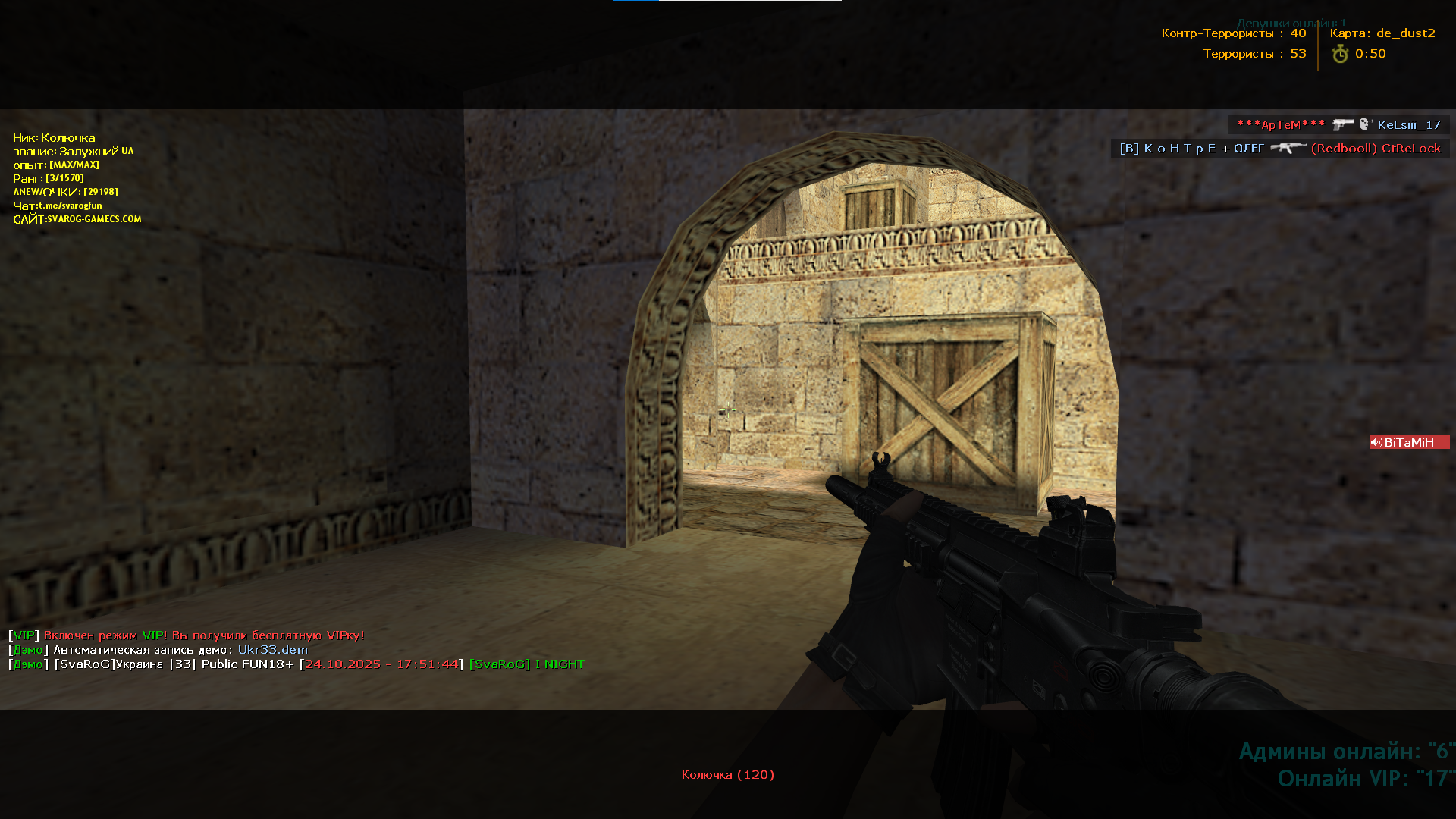
Task: Click the AK-47 icon in the CtReLock killfeed entry
Action: point(1288,149)
